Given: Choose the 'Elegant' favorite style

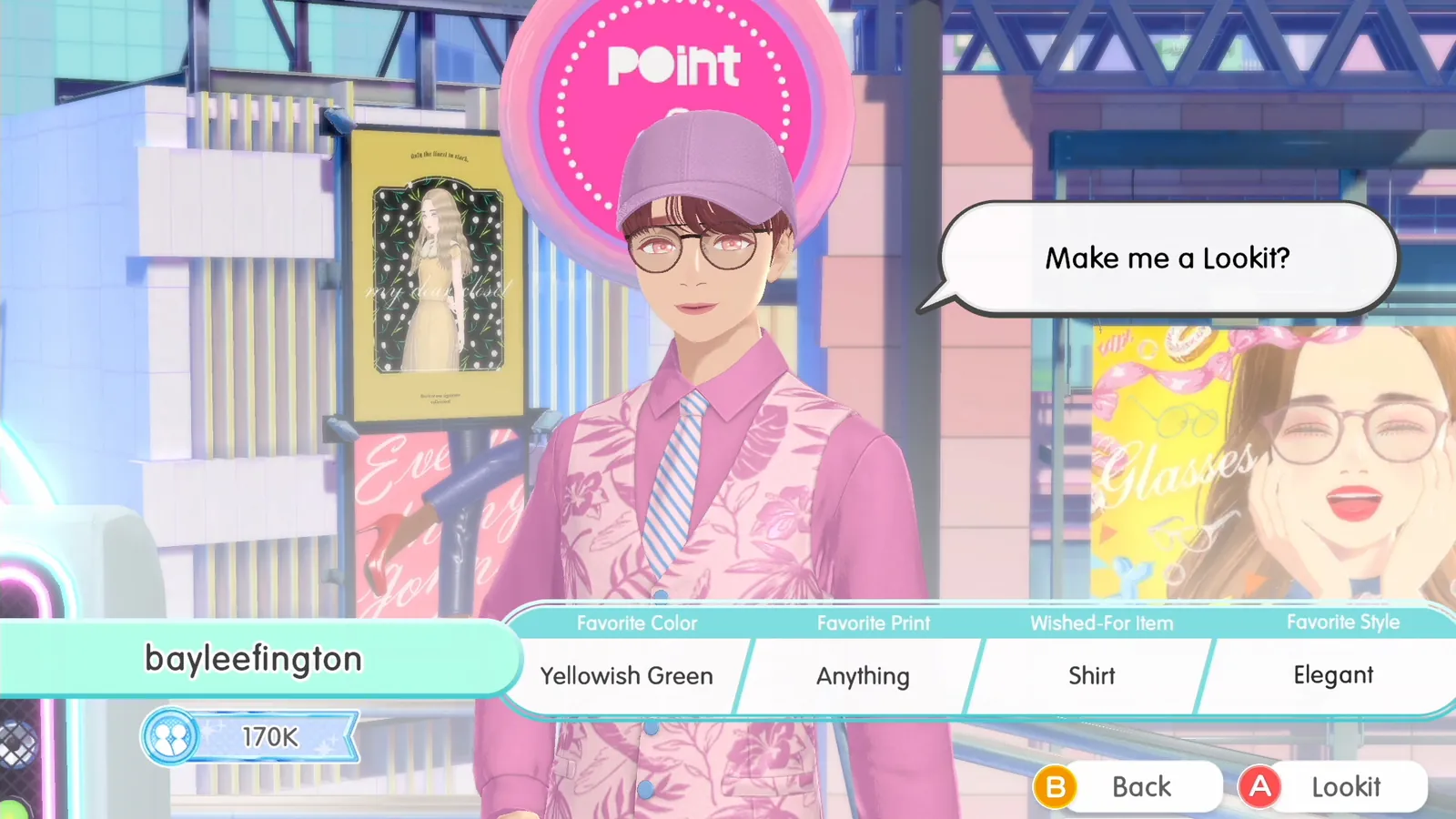Looking at the screenshot, I should (x=1332, y=675).
